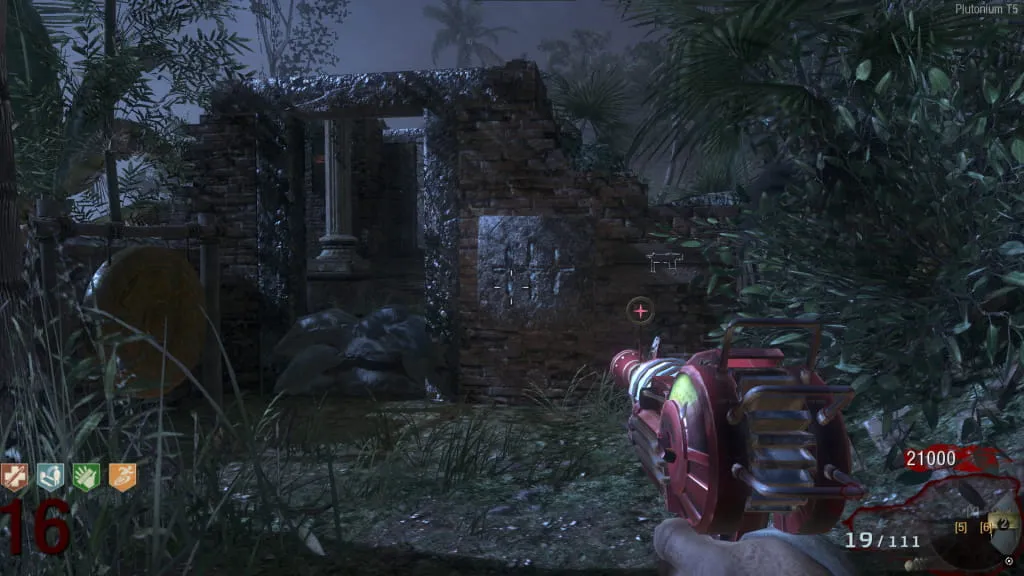1024x576 pixels.
Task: Select the equipment slot showing count 2
Action: coord(1004,522)
